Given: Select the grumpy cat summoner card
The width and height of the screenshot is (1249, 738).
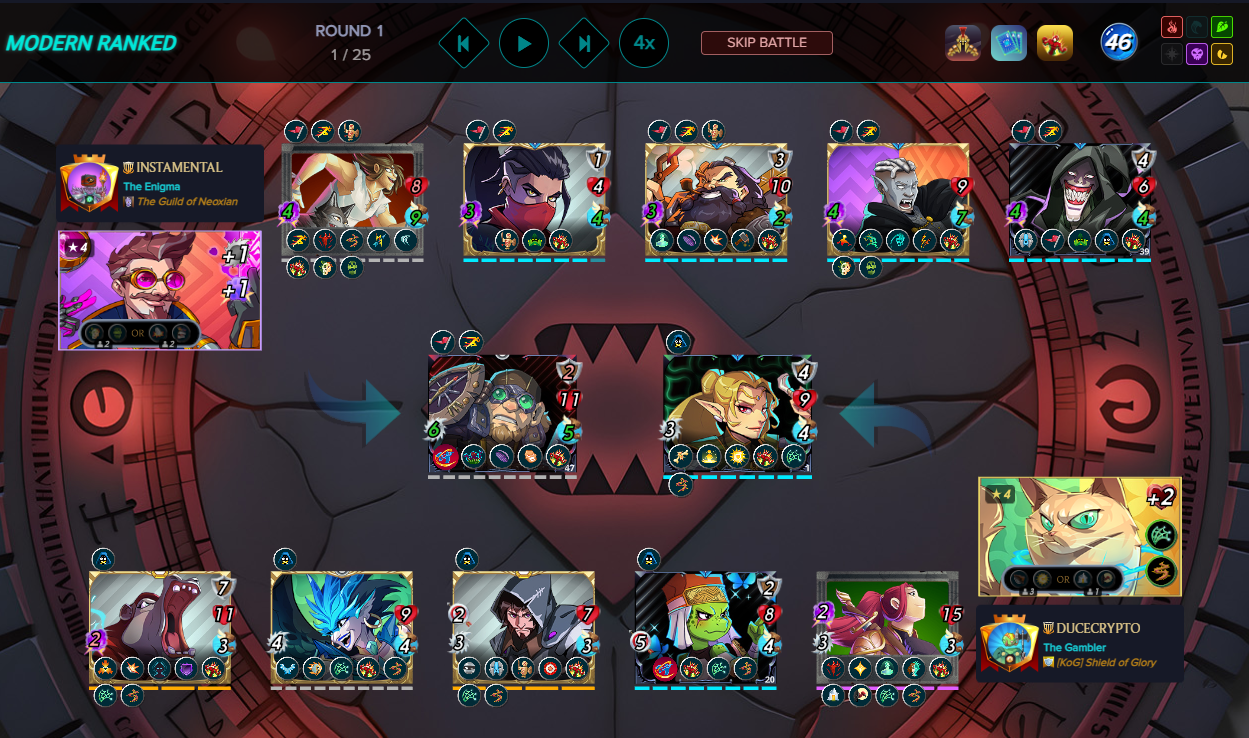Looking at the screenshot, I should (x=1080, y=537).
